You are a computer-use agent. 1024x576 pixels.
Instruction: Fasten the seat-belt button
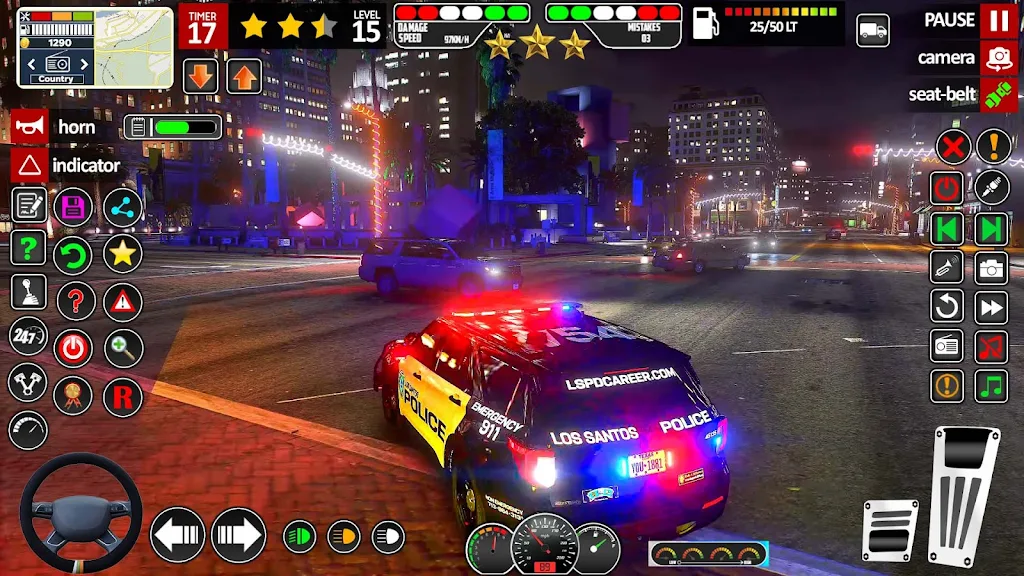click(x=998, y=95)
